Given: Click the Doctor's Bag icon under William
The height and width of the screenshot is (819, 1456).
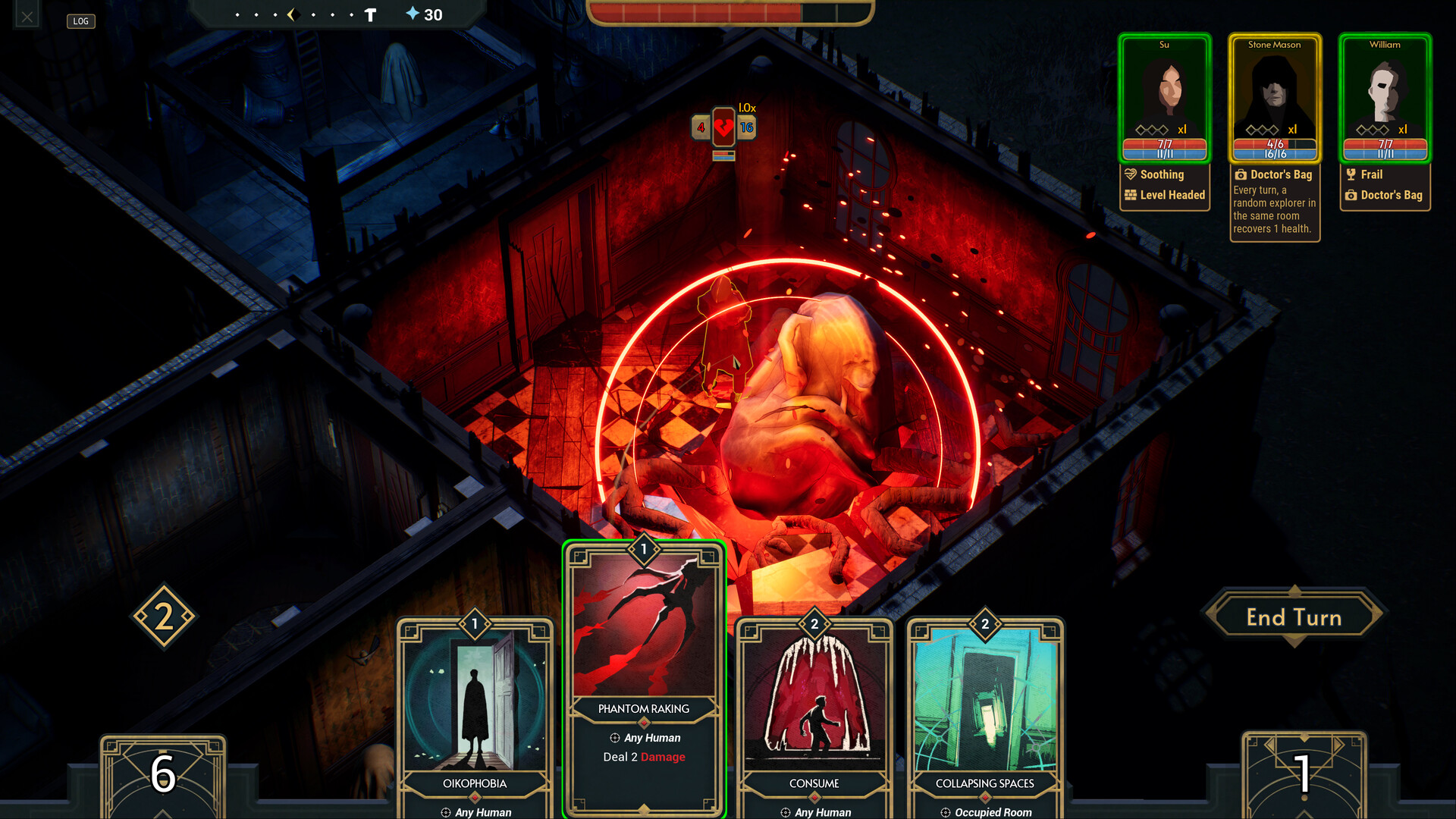Looking at the screenshot, I should click(x=1353, y=195).
